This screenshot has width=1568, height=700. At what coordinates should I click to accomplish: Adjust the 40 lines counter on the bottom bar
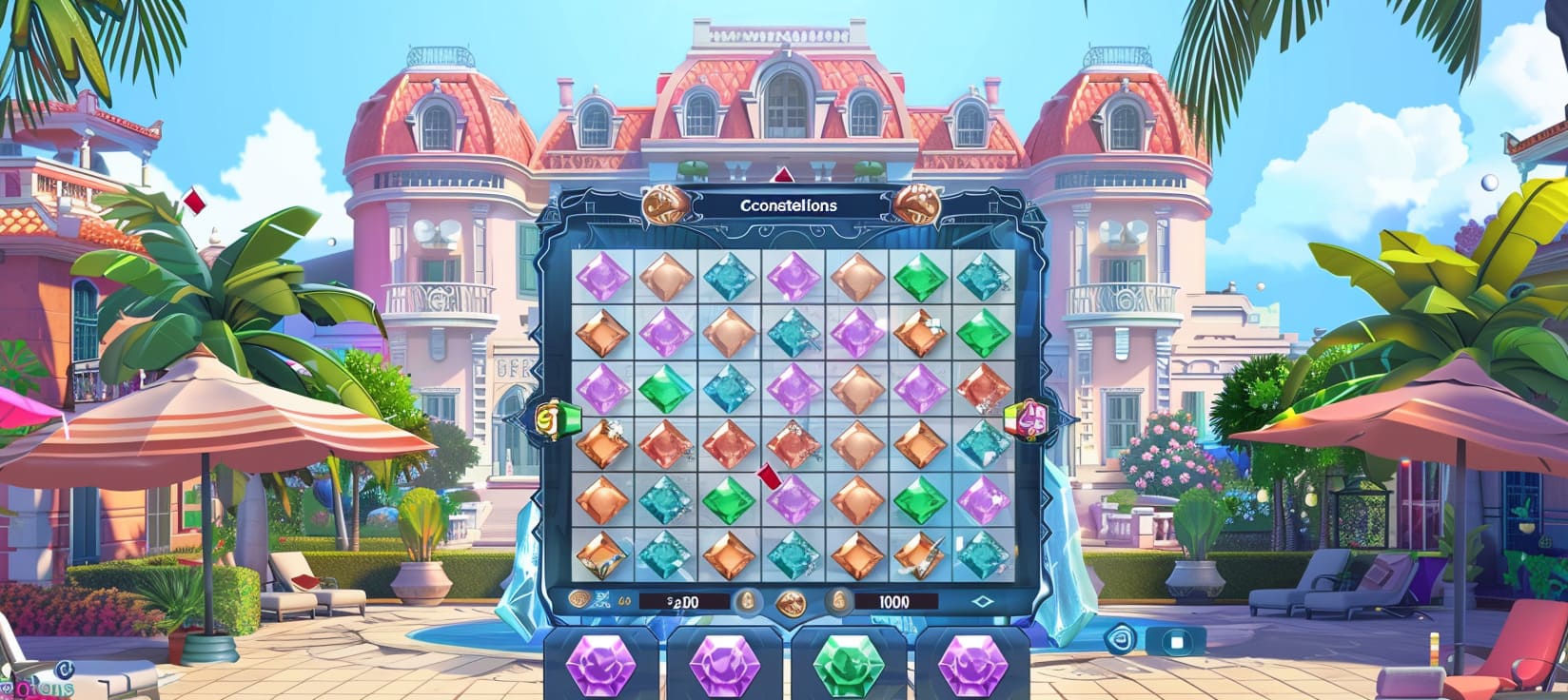coord(625,601)
